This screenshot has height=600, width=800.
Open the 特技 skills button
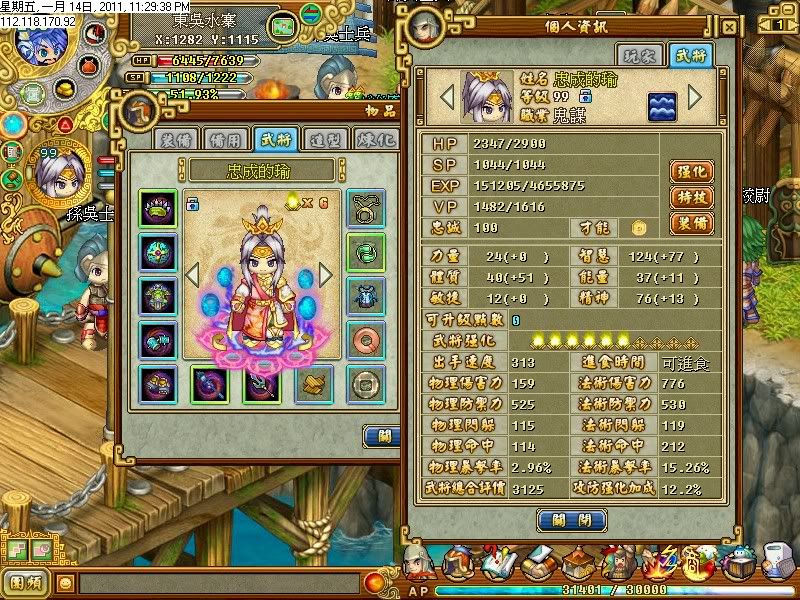pos(691,197)
